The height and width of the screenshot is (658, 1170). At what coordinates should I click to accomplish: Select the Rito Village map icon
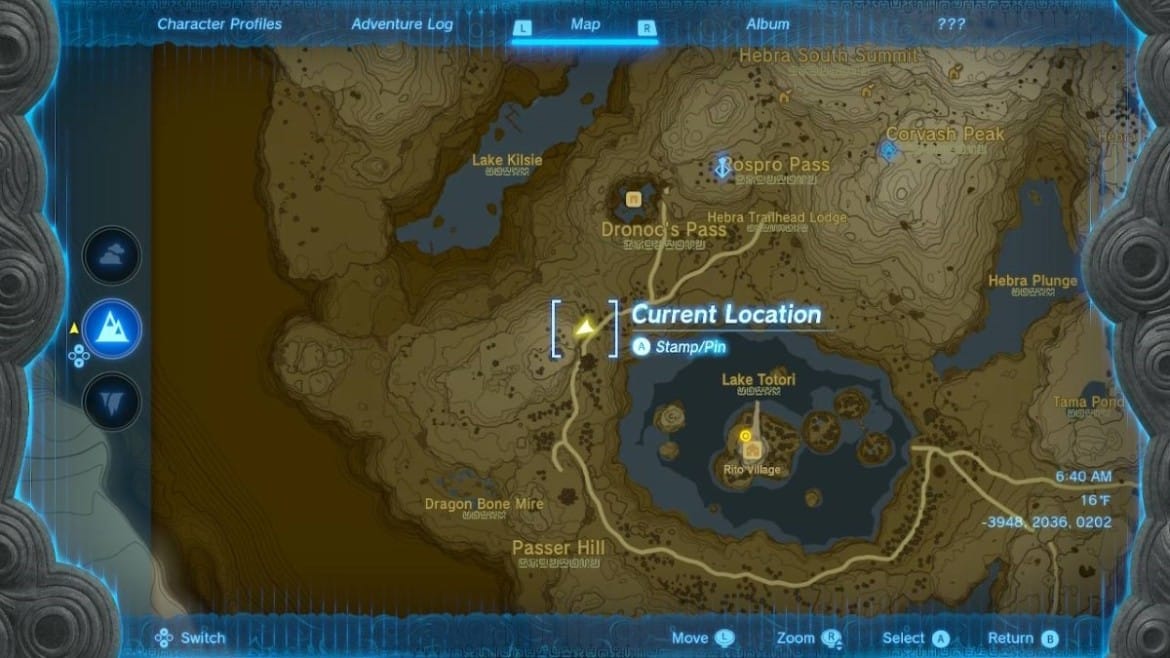tap(751, 451)
